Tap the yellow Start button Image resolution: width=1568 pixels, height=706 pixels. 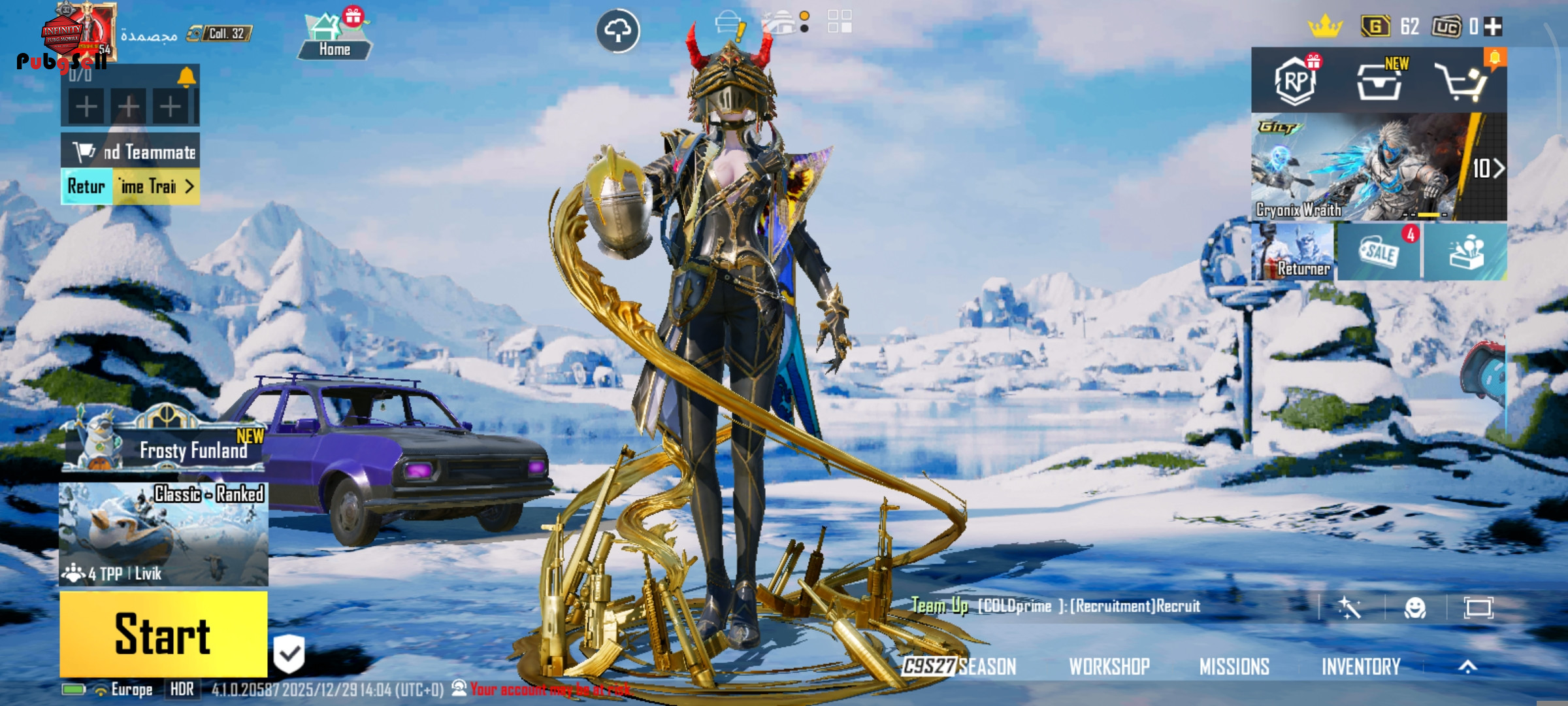coord(163,633)
